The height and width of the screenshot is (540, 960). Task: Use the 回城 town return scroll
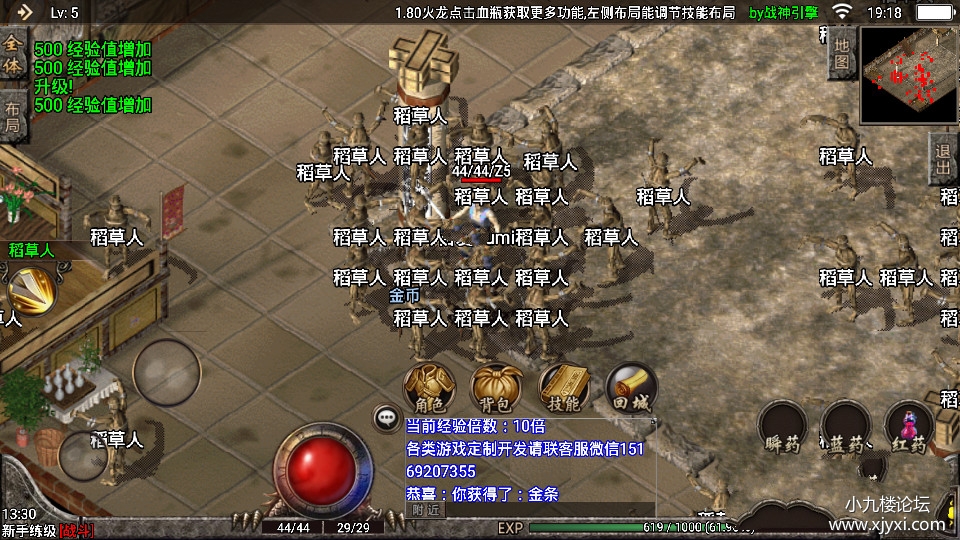pos(631,387)
